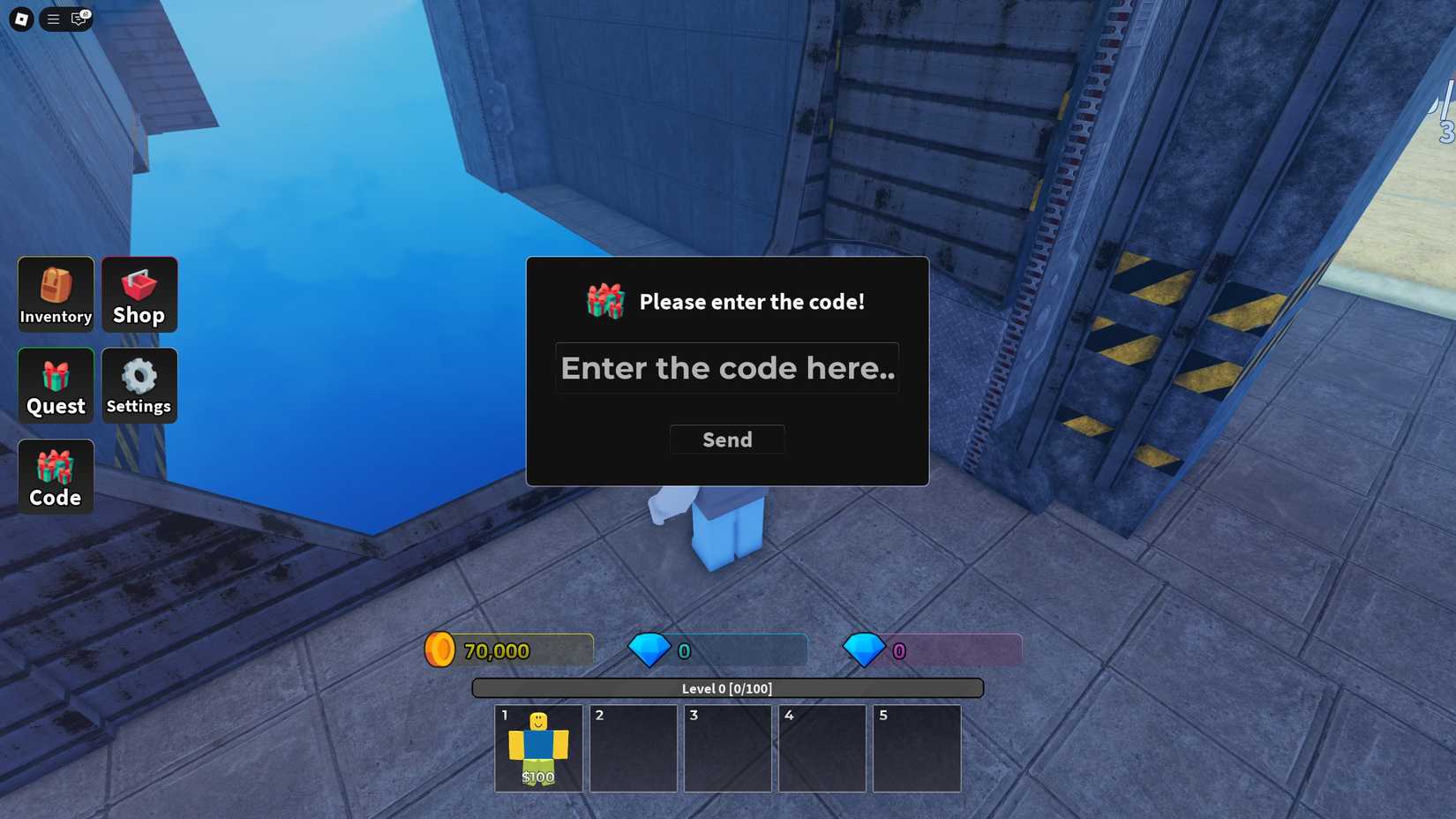Click the code entry text field
Image resolution: width=1456 pixels, height=819 pixels.
[726, 368]
